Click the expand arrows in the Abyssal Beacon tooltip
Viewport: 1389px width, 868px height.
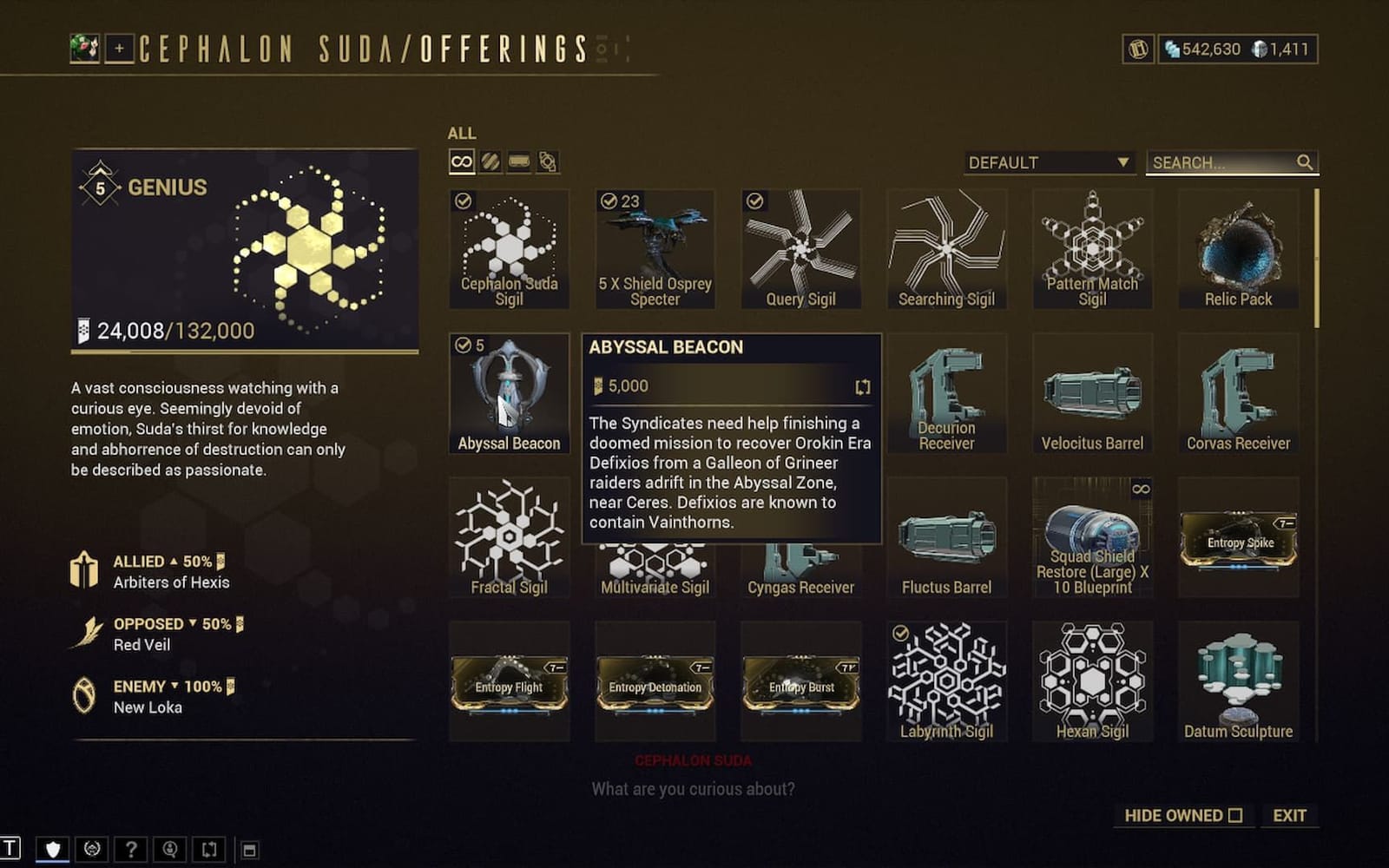[862, 388]
